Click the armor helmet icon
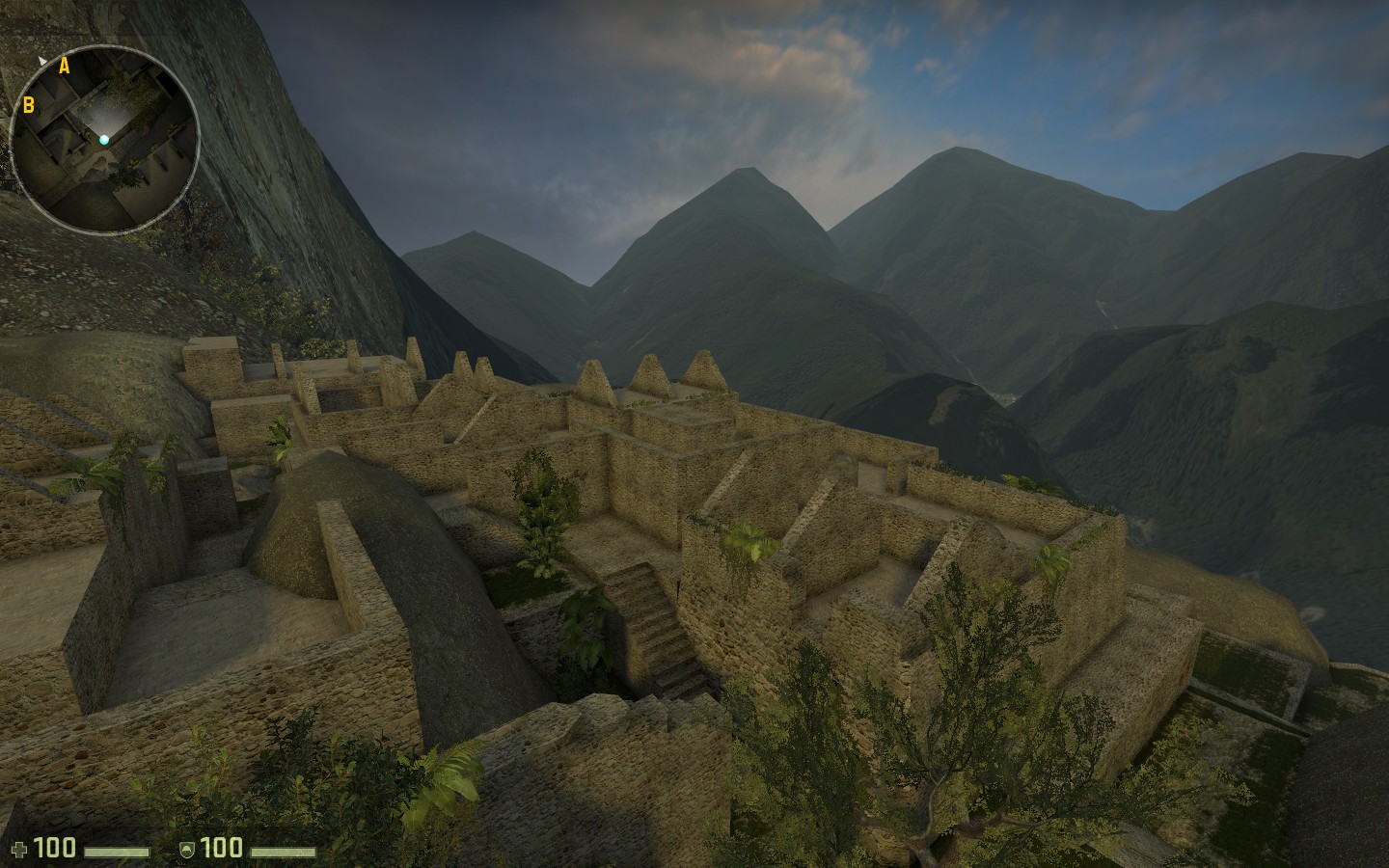This screenshot has height=868, width=1389. click(x=186, y=849)
